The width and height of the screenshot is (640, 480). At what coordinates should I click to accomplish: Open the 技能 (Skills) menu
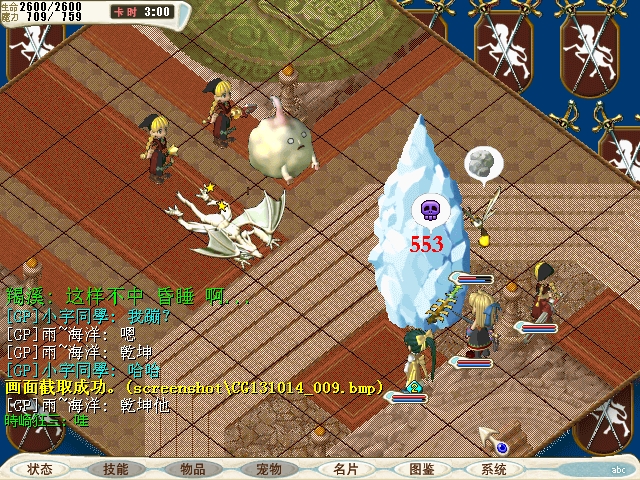tap(115, 469)
